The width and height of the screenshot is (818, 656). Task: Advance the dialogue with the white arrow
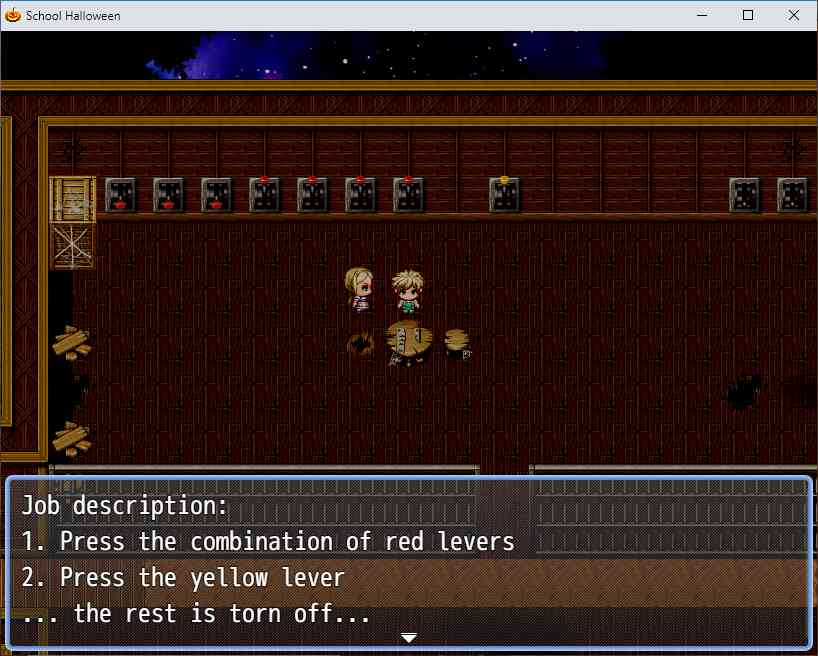pyautogui.click(x=408, y=637)
